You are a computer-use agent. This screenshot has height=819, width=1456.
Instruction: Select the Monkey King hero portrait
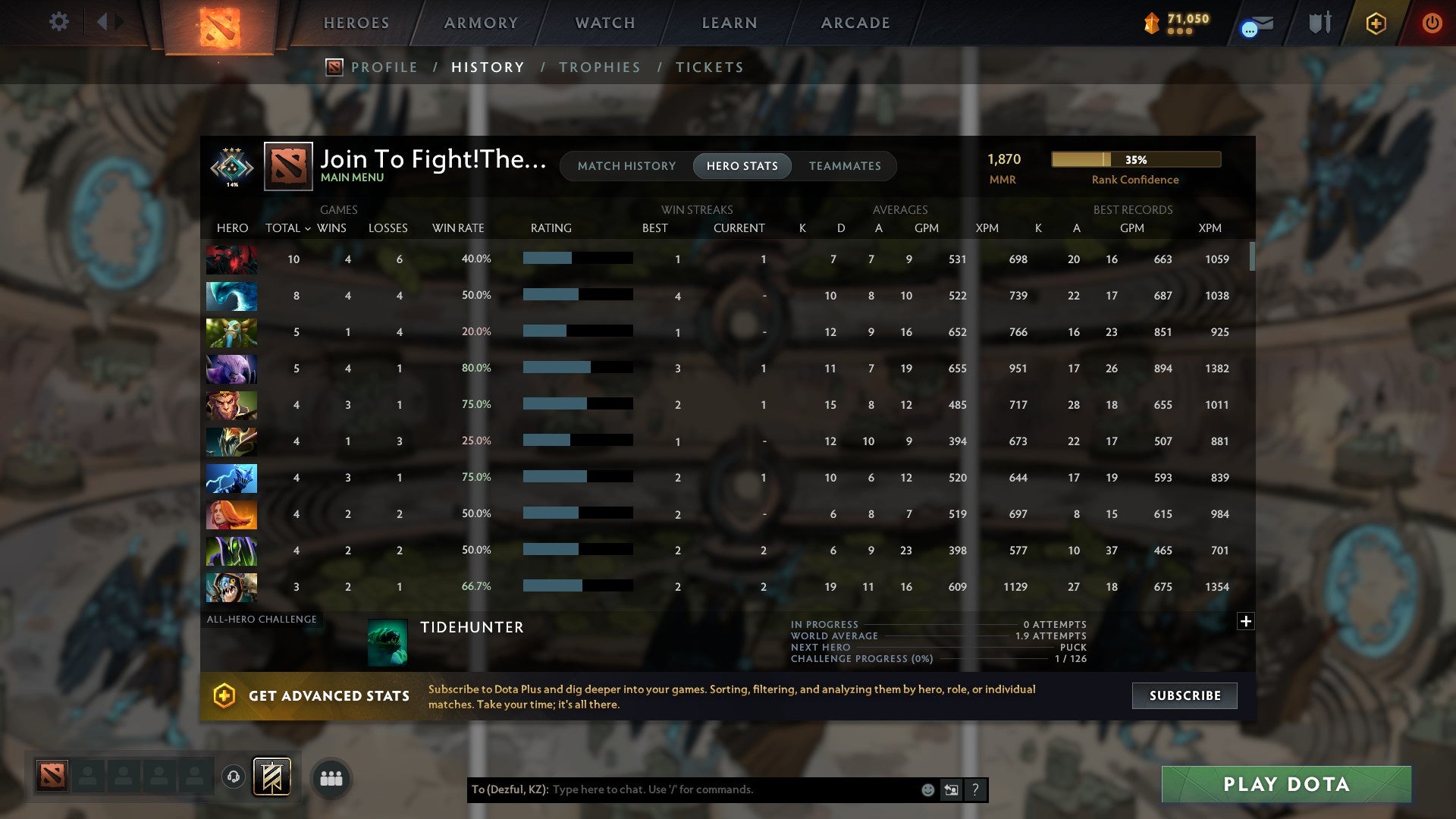pyautogui.click(x=231, y=405)
